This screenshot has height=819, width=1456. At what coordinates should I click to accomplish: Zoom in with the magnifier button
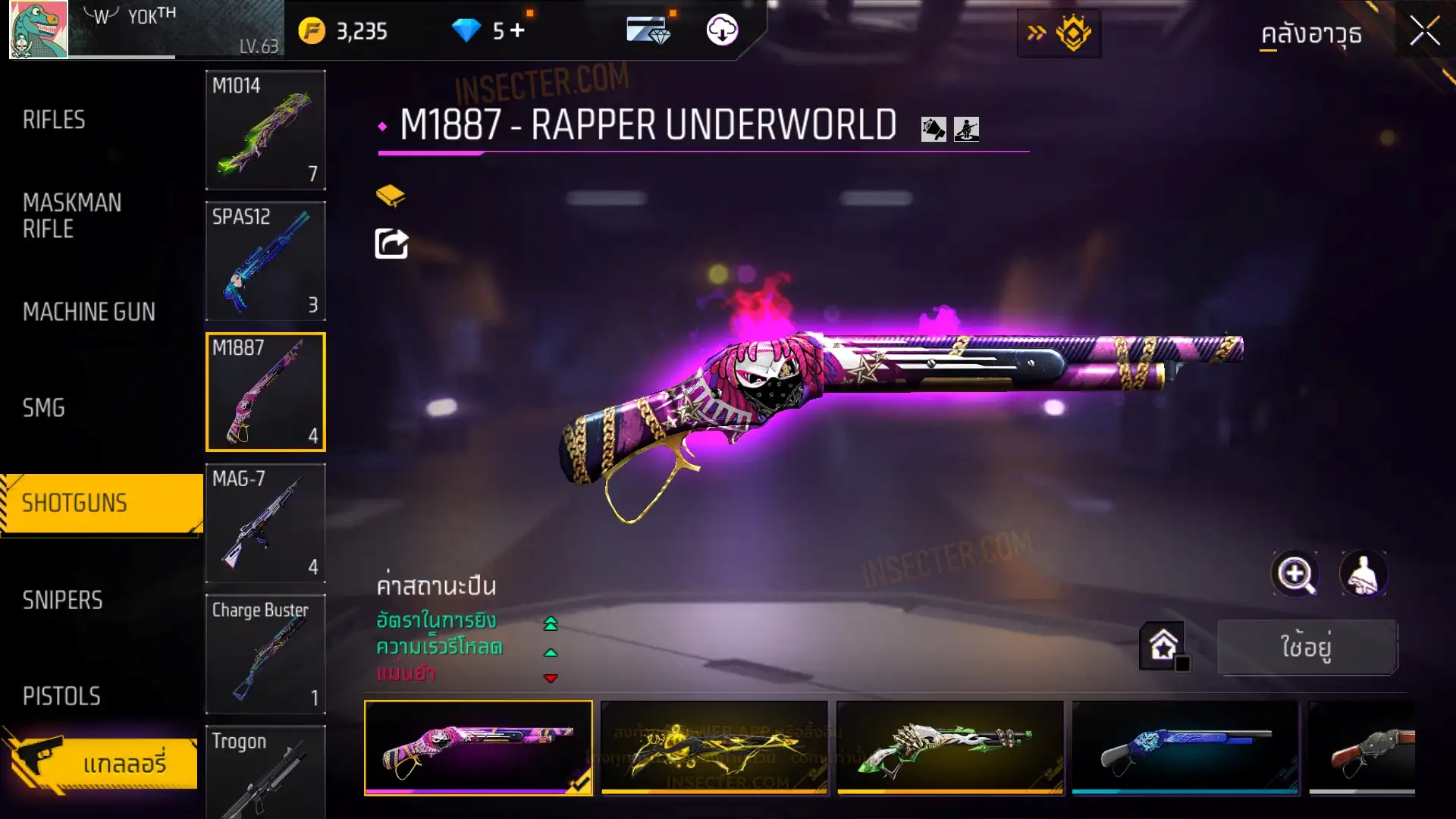coord(1295,574)
